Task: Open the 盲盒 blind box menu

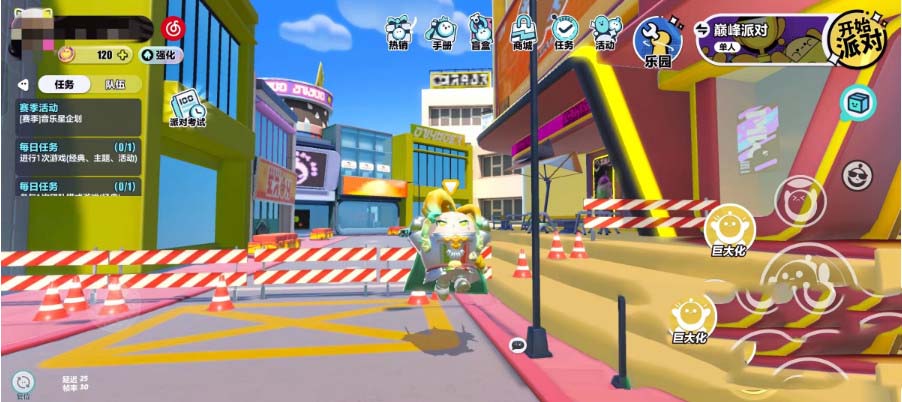Action: coord(481,32)
